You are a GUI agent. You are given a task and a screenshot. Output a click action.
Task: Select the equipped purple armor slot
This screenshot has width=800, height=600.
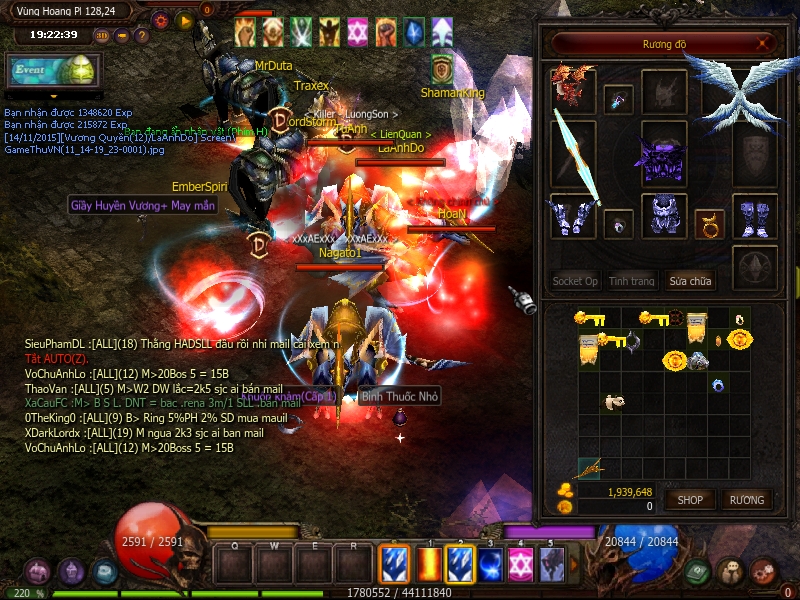[663, 158]
